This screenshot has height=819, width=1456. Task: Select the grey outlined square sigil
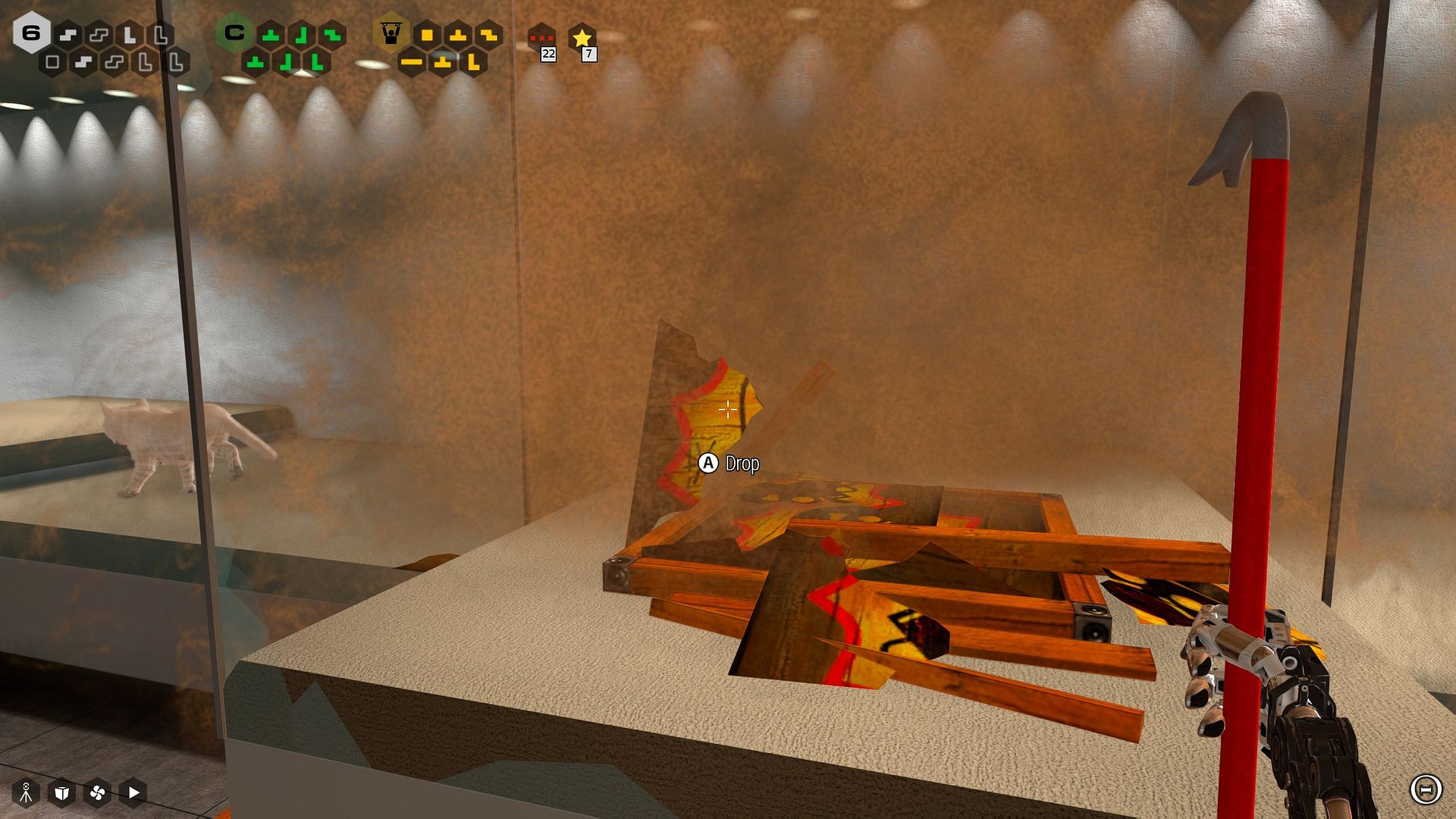coord(52,62)
